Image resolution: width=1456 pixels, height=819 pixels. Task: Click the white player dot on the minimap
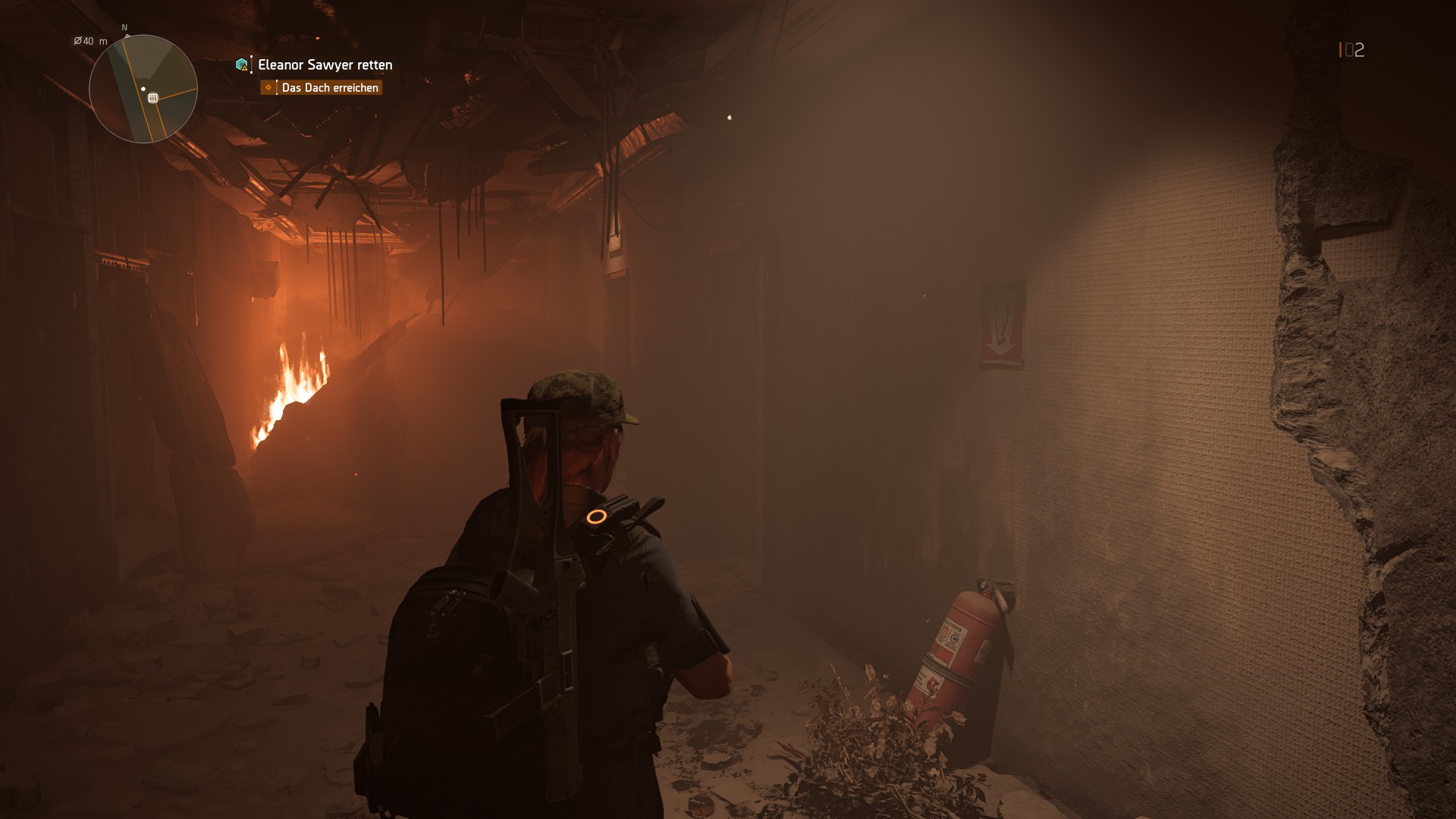pyautogui.click(x=143, y=88)
